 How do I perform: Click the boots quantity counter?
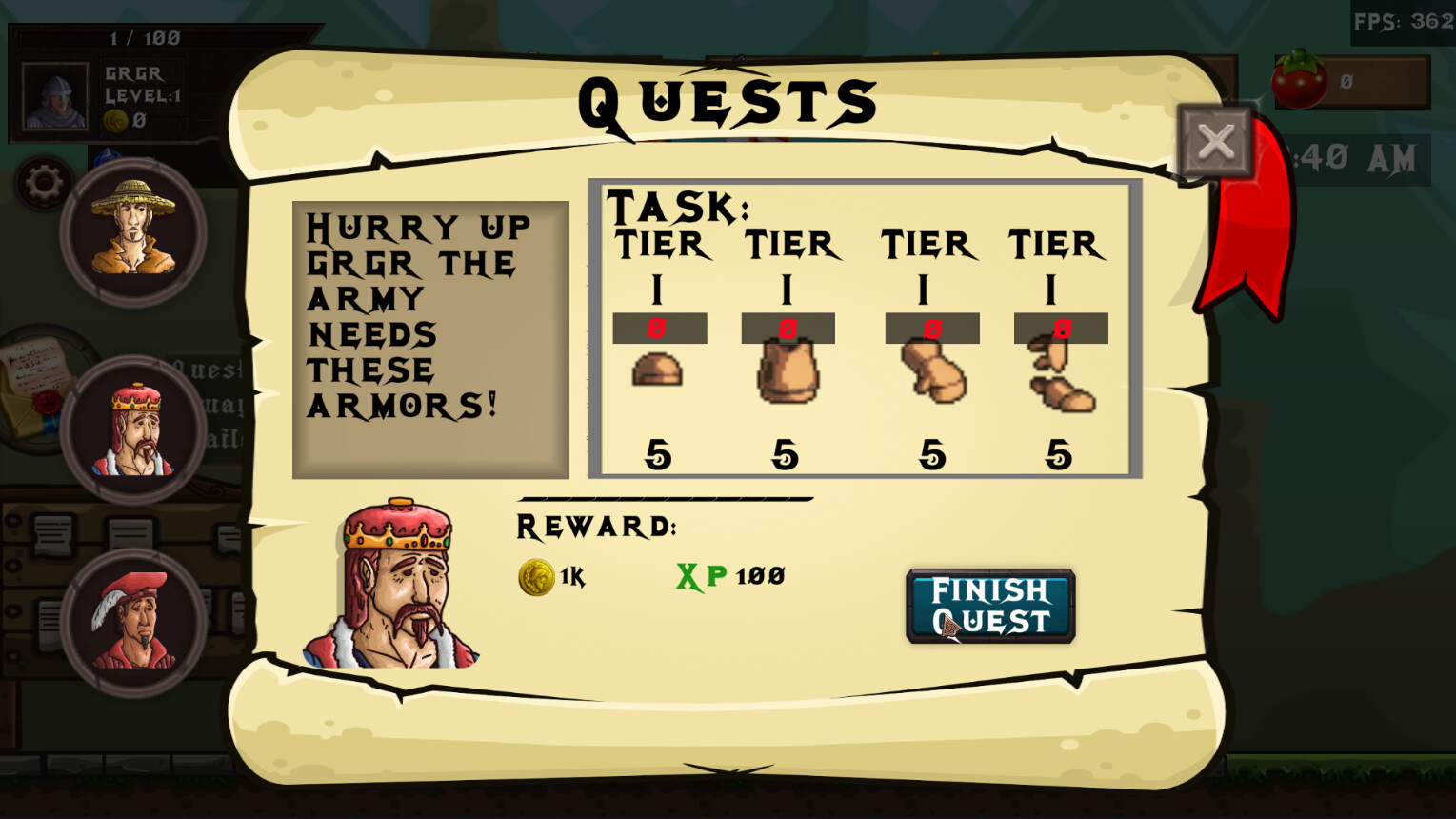point(1060,328)
